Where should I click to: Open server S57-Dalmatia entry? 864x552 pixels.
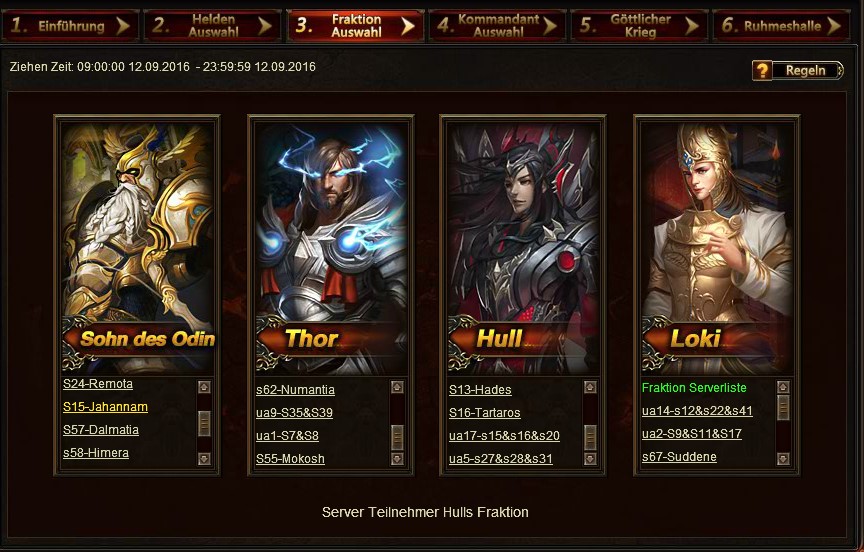pyautogui.click(x=101, y=430)
